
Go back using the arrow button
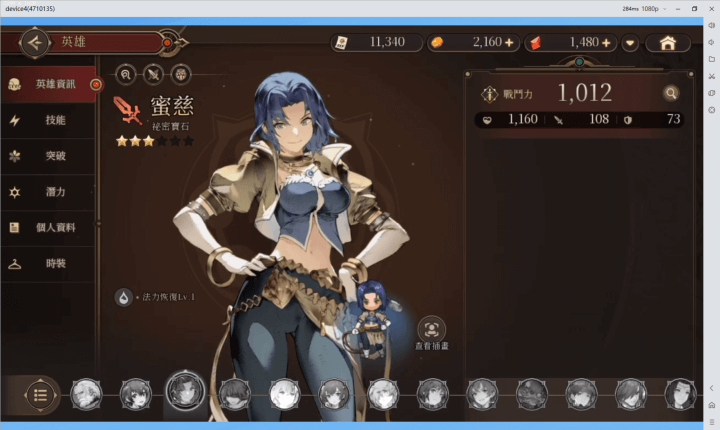[35, 43]
